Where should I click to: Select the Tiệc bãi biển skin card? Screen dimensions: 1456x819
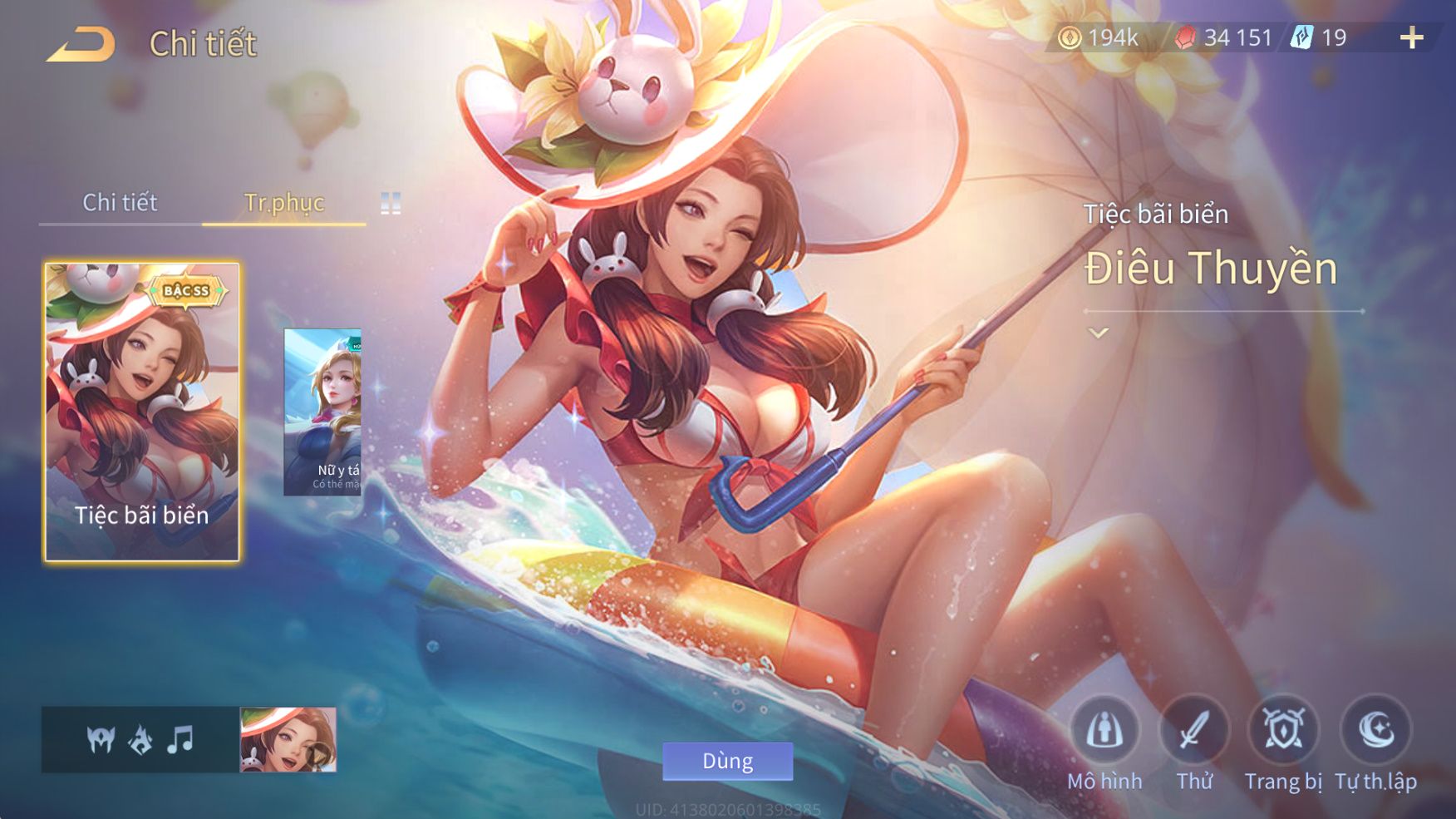click(x=142, y=412)
